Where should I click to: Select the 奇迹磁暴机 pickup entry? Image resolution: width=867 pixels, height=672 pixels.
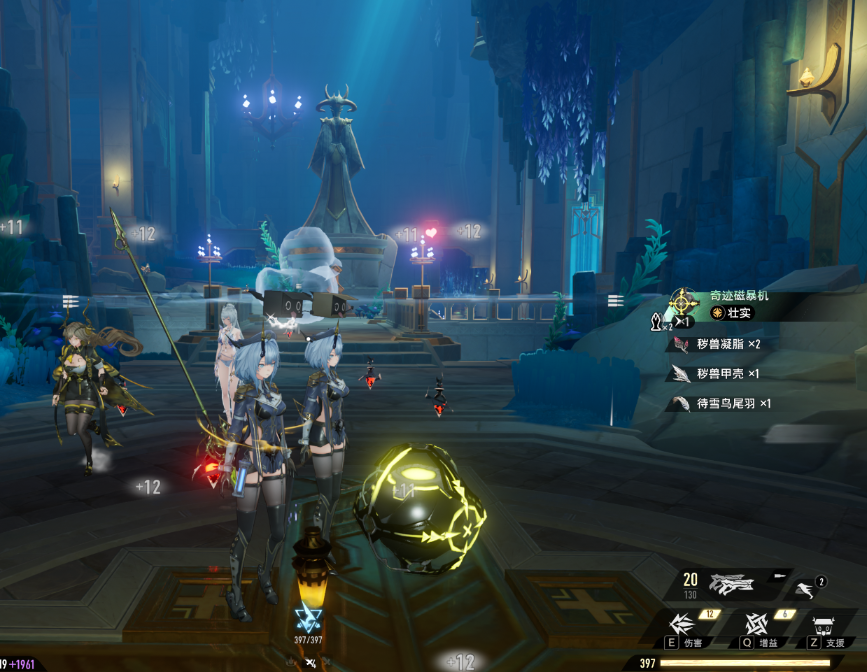pyautogui.click(x=739, y=296)
